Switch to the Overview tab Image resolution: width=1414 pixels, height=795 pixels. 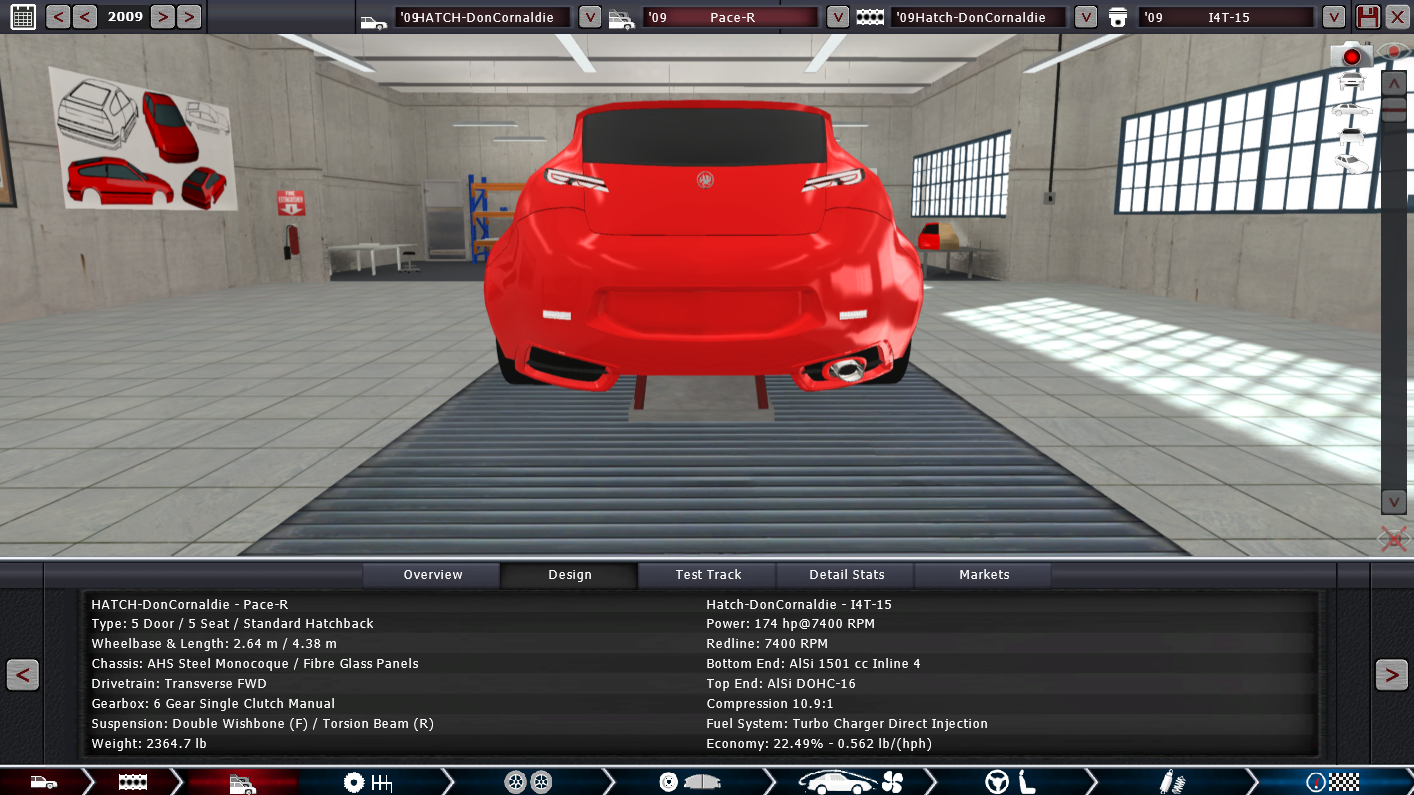click(x=432, y=575)
